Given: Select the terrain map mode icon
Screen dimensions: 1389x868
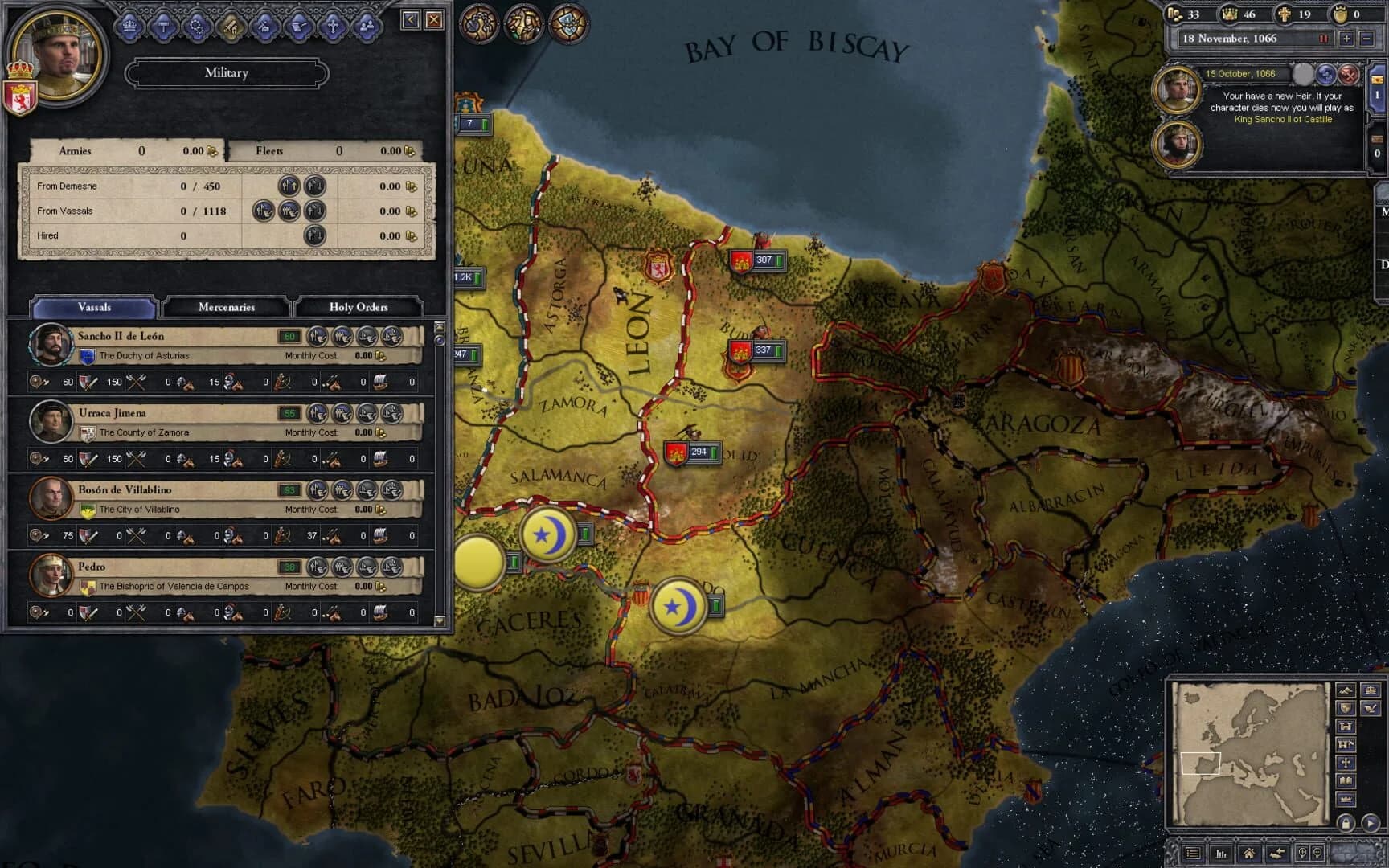Looking at the screenshot, I should [1345, 691].
